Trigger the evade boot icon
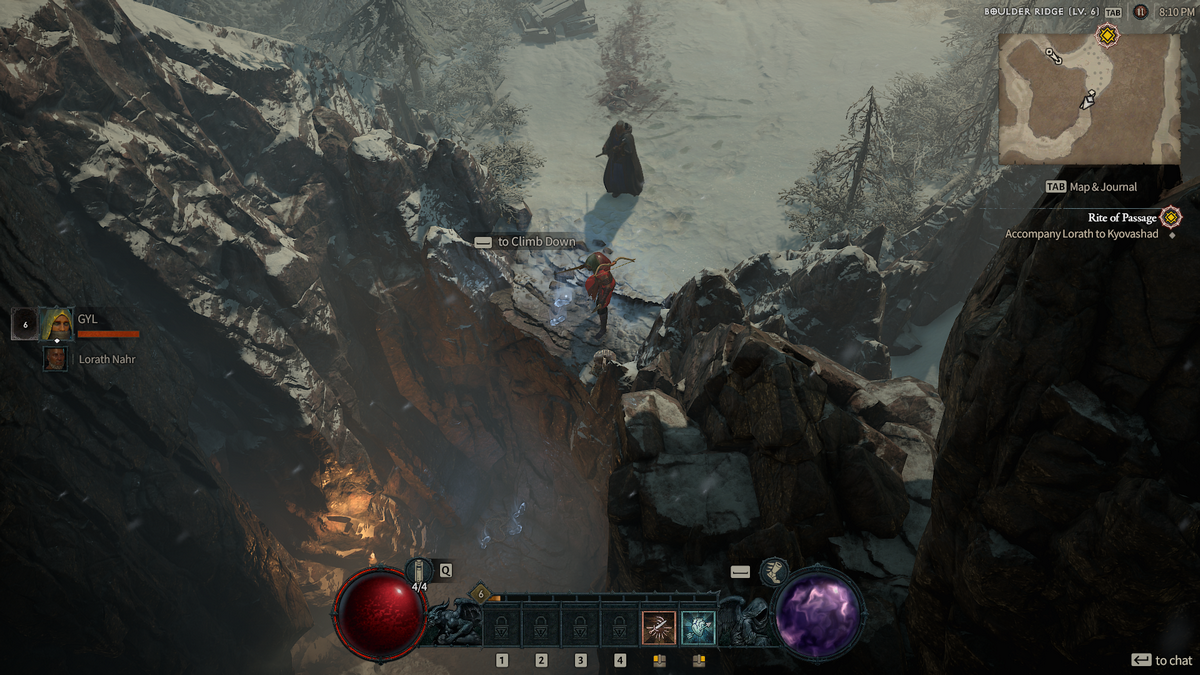 click(773, 571)
